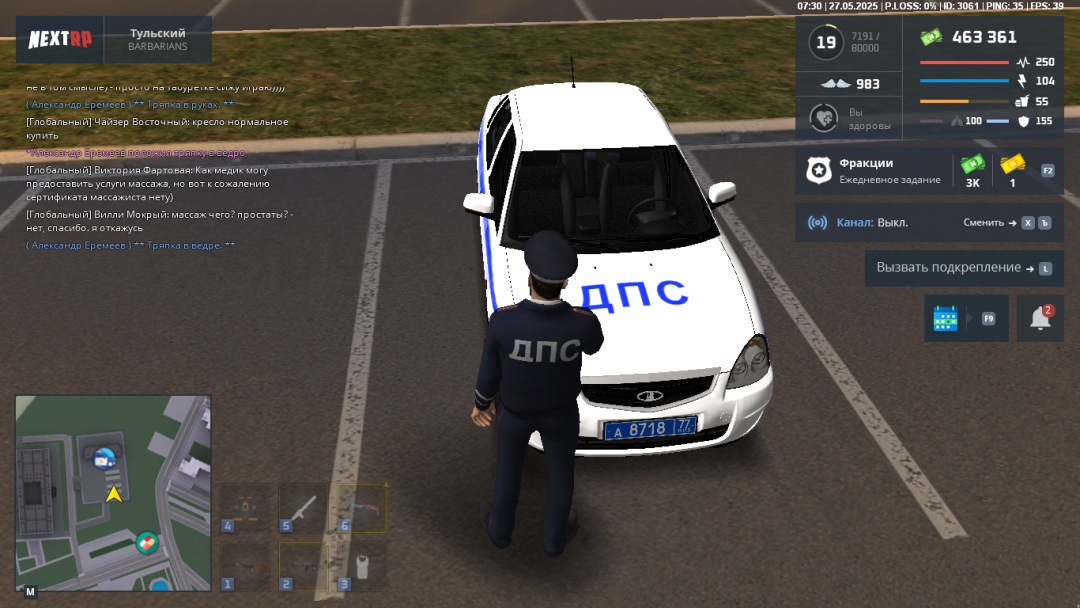Screen dimensions: 1080x608
Task: Select hotbar slot 1 assault rifle
Action: [246, 566]
